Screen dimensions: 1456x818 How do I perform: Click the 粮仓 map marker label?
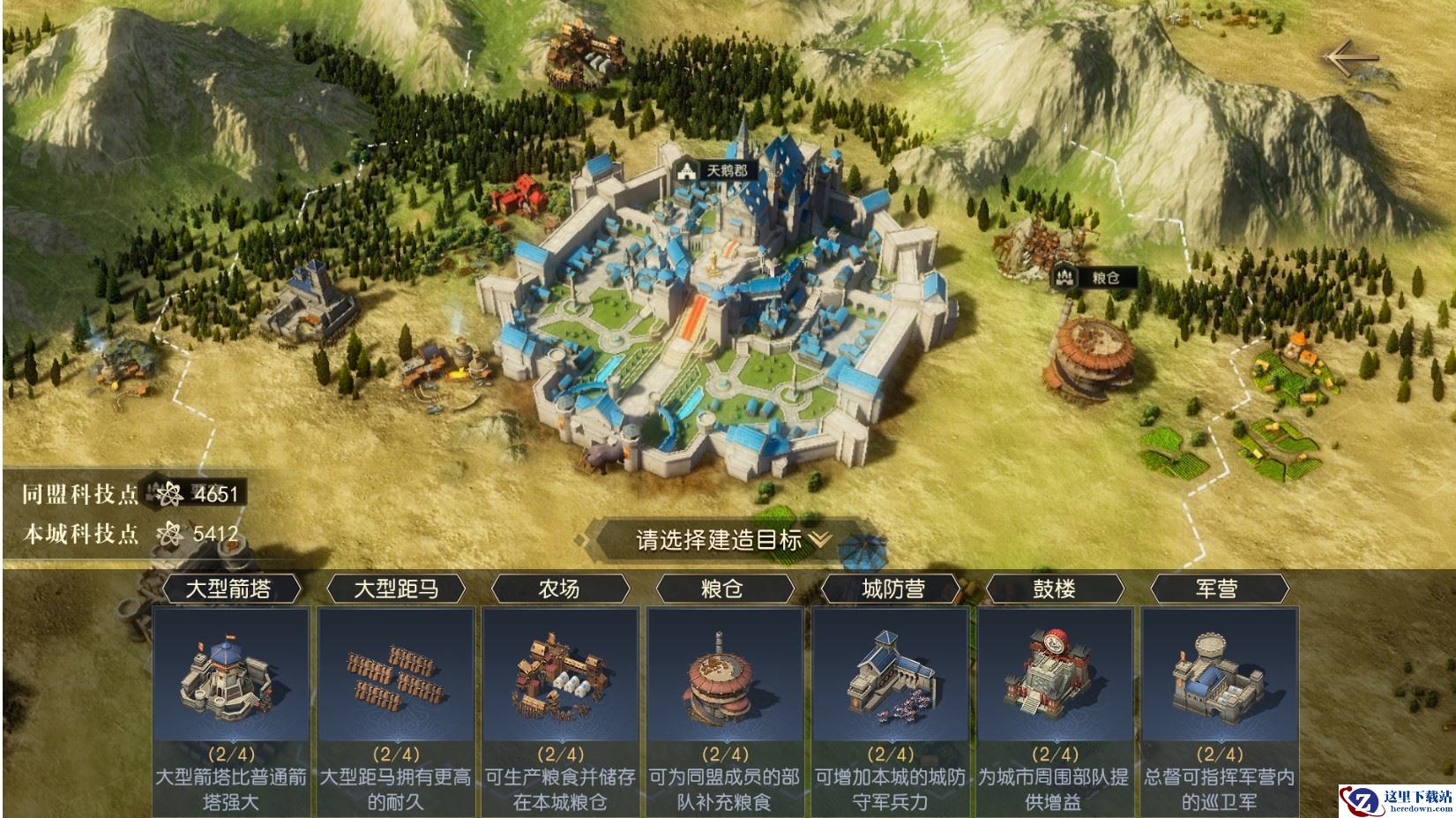[1093, 277]
